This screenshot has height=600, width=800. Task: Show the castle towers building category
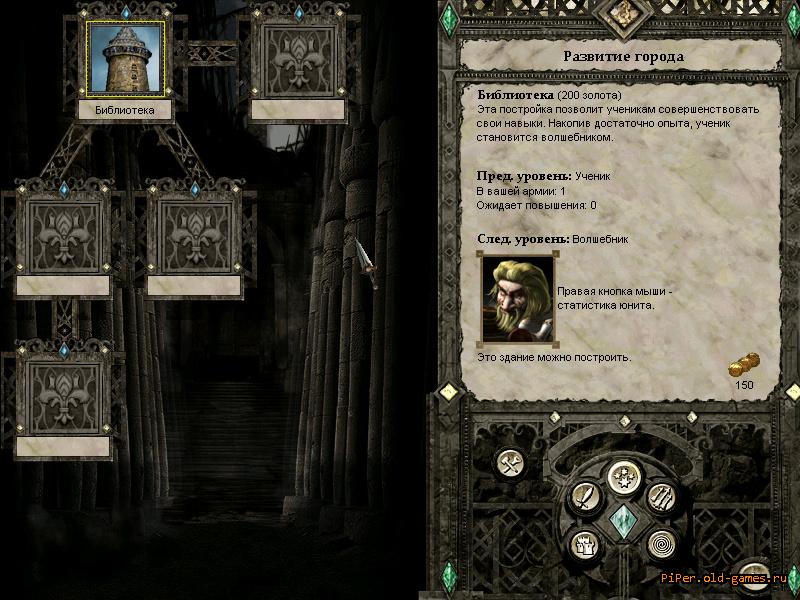pyautogui.click(x=584, y=543)
